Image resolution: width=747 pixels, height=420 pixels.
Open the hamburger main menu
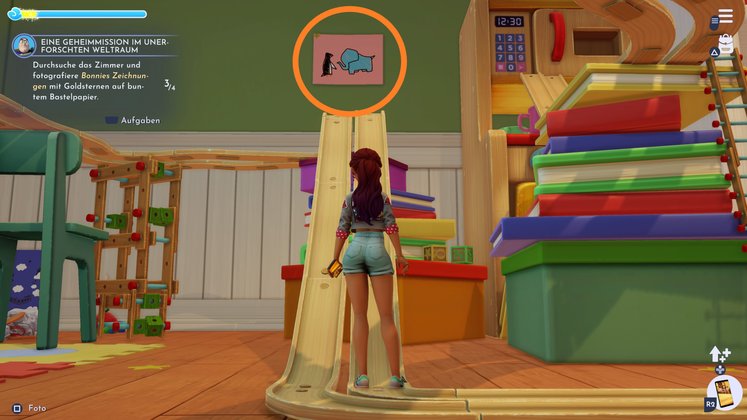coord(726,17)
